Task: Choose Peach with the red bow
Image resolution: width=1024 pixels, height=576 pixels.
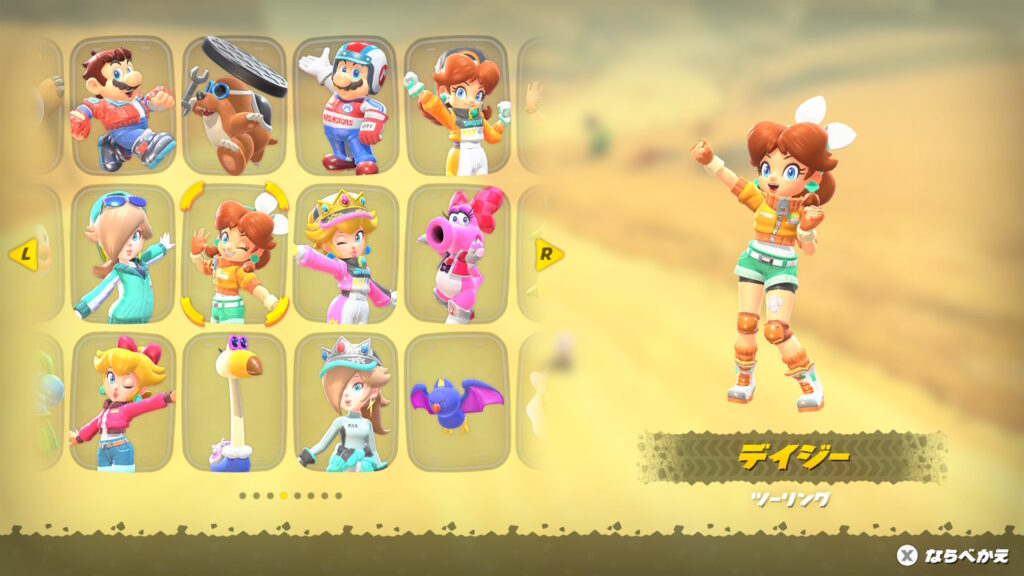Action: pyautogui.click(x=122, y=402)
